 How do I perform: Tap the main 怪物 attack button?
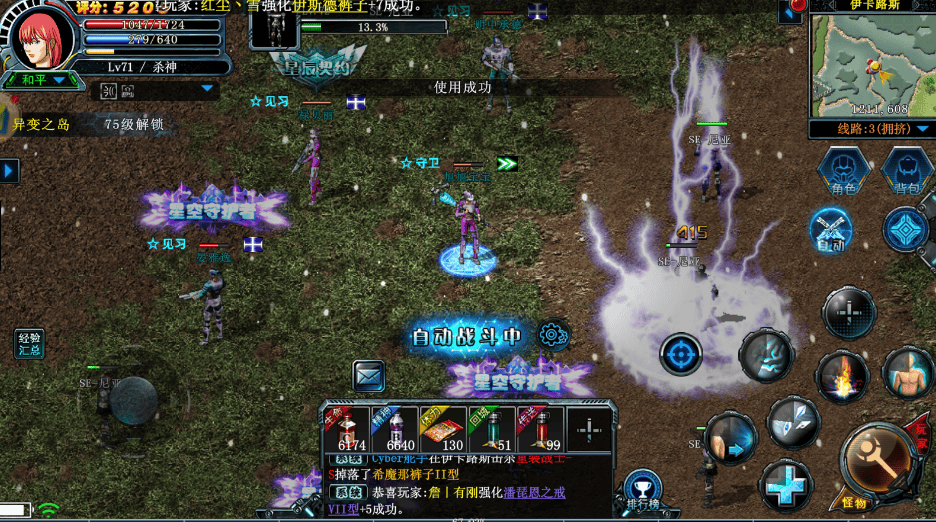pyautogui.click(x=874, y=461)
